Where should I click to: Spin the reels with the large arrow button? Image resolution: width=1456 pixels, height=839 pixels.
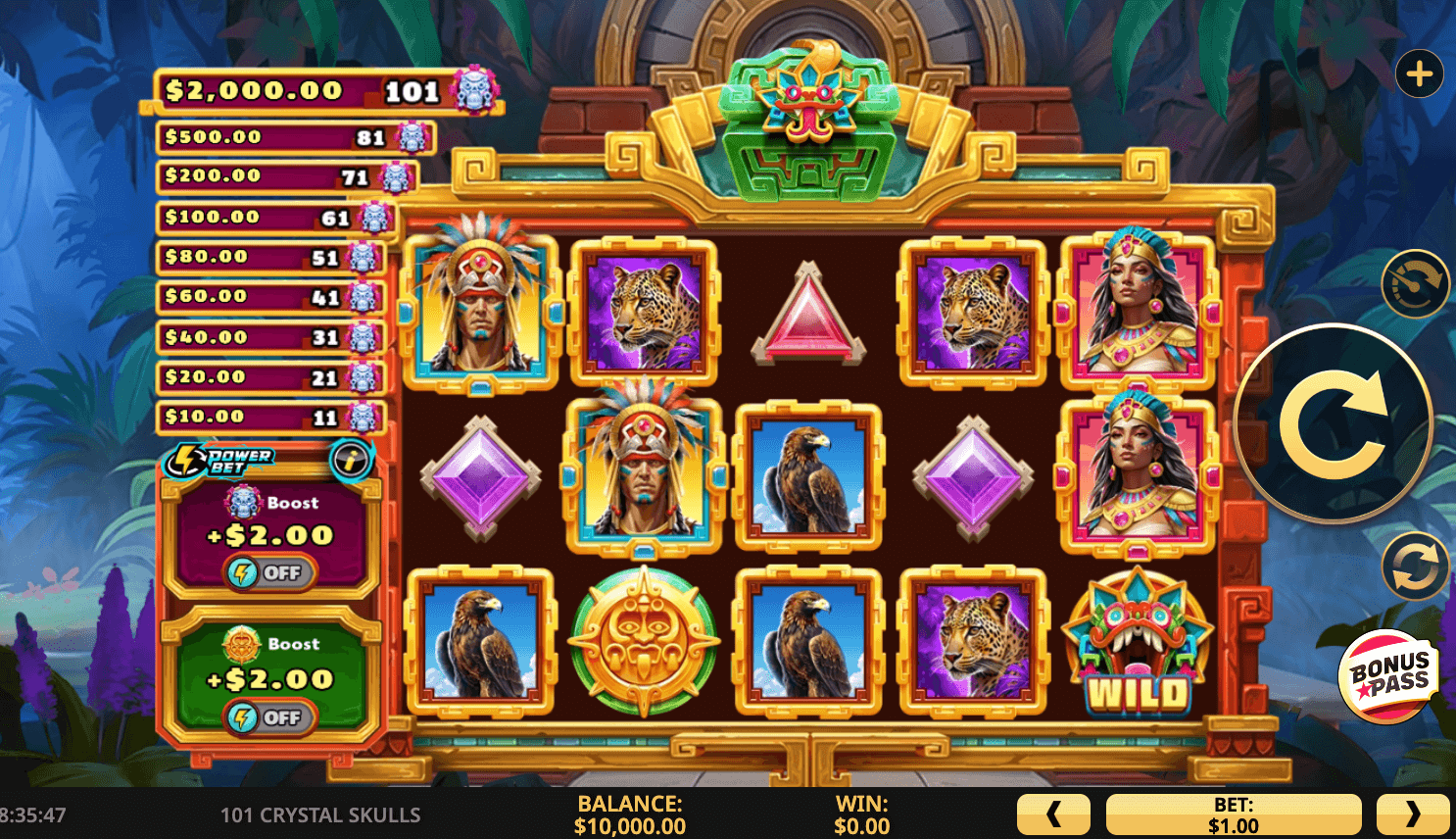point(1333,423)
